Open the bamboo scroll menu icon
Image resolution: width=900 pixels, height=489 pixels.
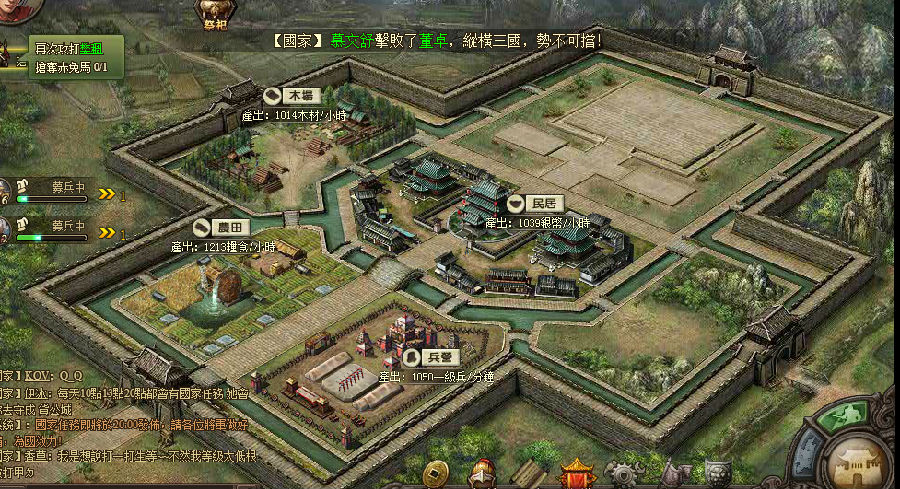529,475
